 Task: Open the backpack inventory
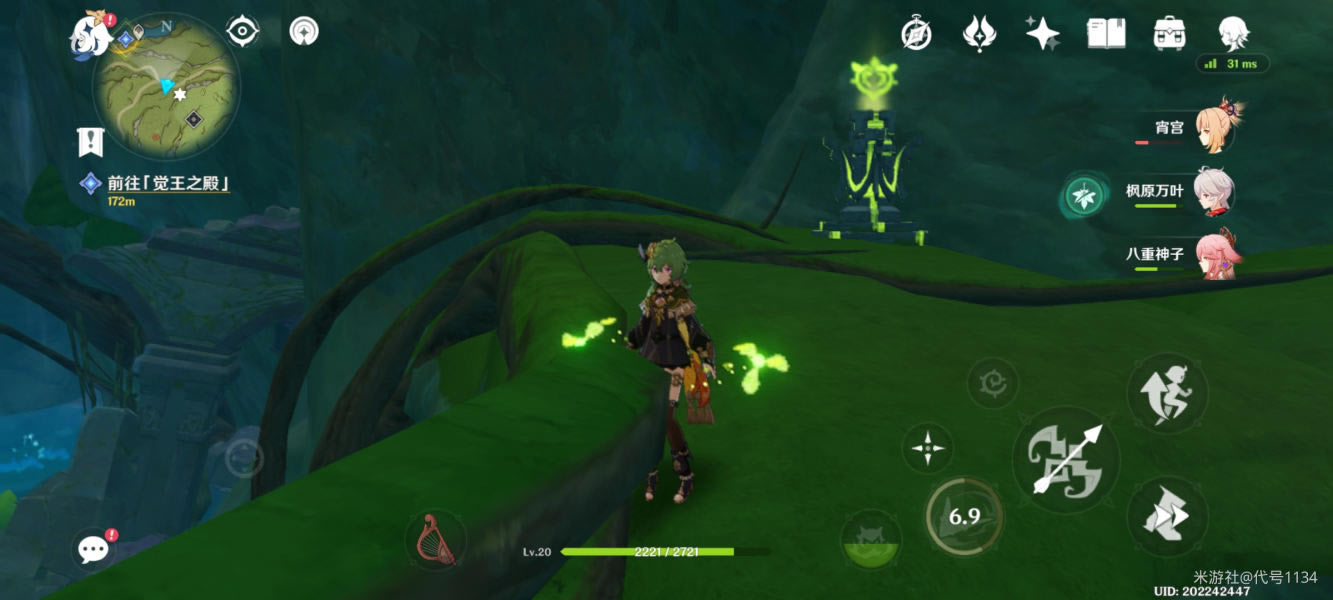[x=1169, y=33]
